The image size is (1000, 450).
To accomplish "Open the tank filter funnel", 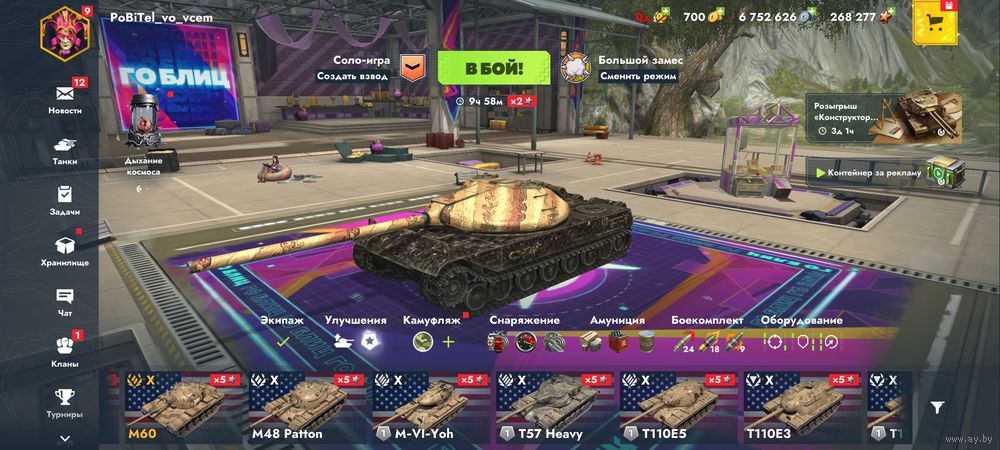I will (937, 407).
